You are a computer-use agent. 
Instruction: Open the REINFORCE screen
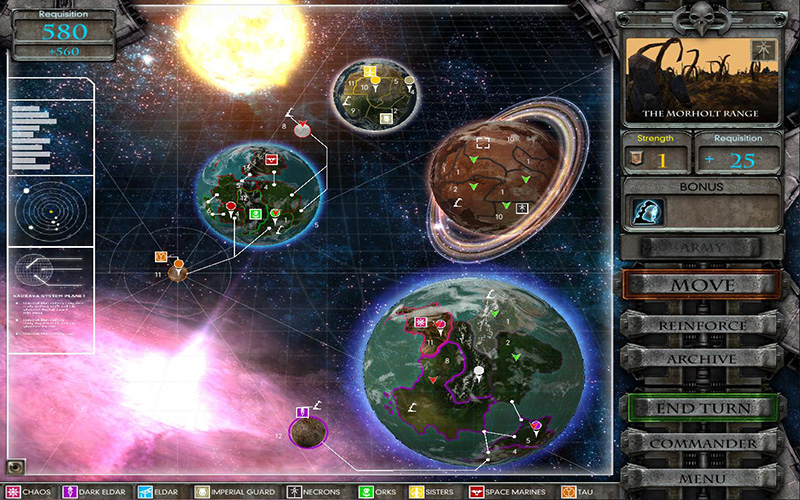click(700, 326)
